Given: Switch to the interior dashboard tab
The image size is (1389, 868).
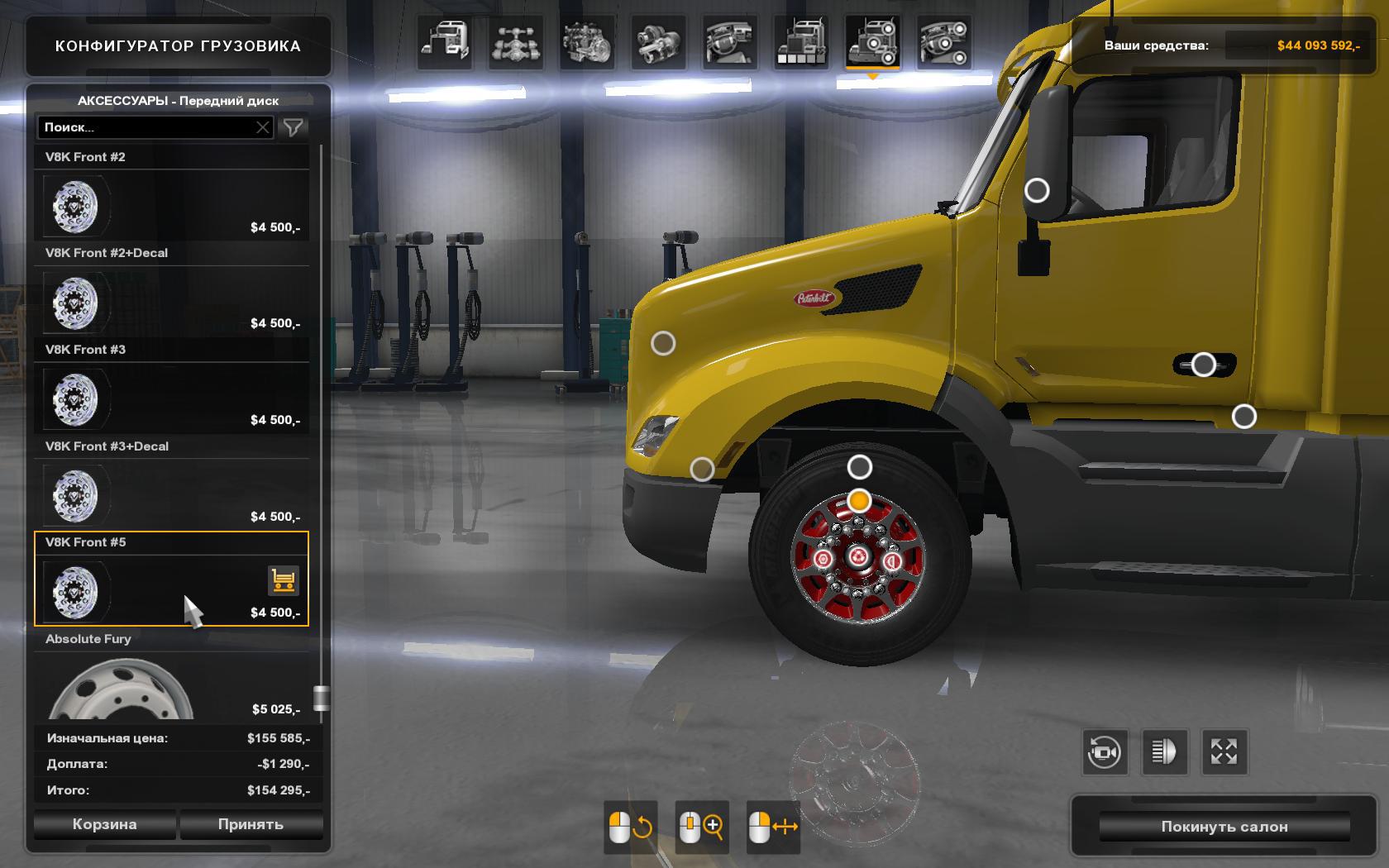Looking at the screenshot, I should [x=729, y=41].
